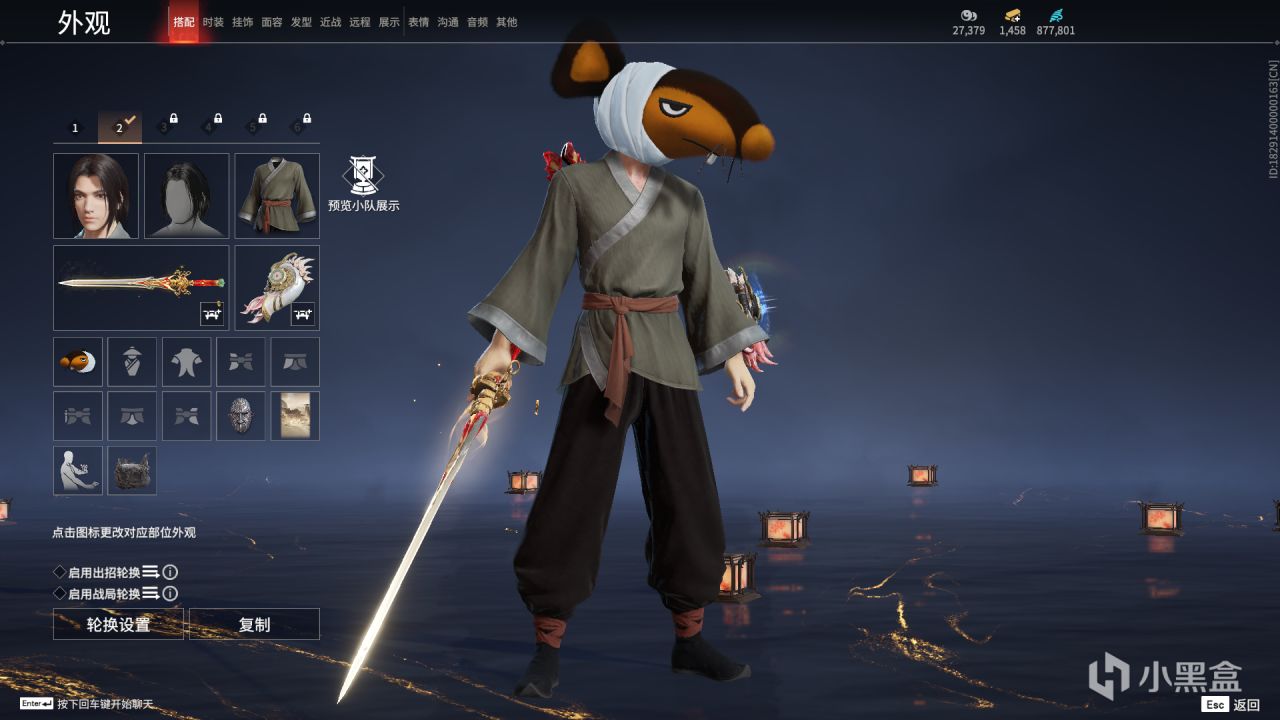Viewport: 1280px width, 720px height.
Task: Switch to the 时装 tab
Action: pos(213,22)
